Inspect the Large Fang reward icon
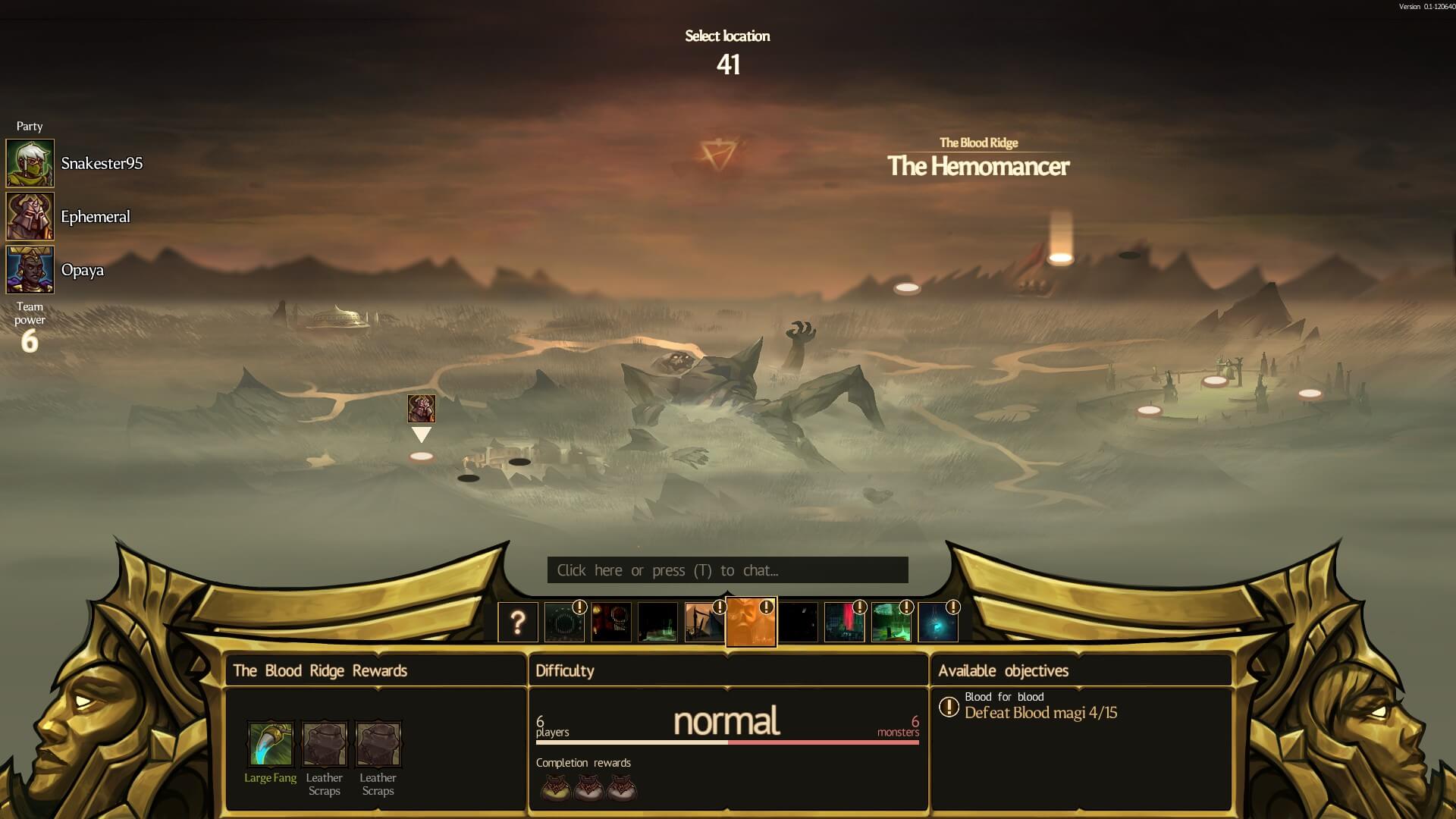This screenshot has width=1456, height=819. (x=271, y=744)
